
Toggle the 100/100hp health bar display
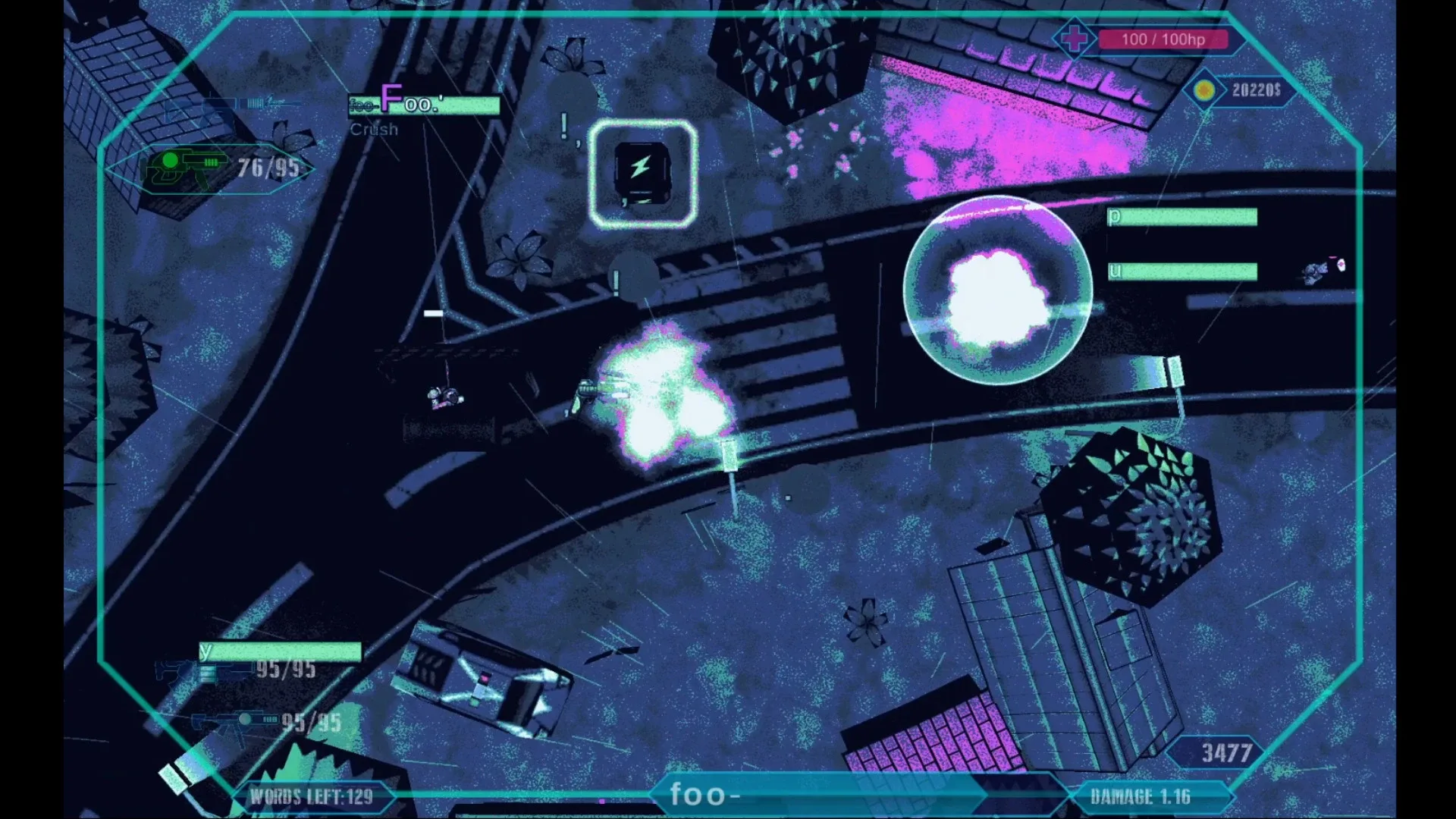click(x=1166, y=39)
